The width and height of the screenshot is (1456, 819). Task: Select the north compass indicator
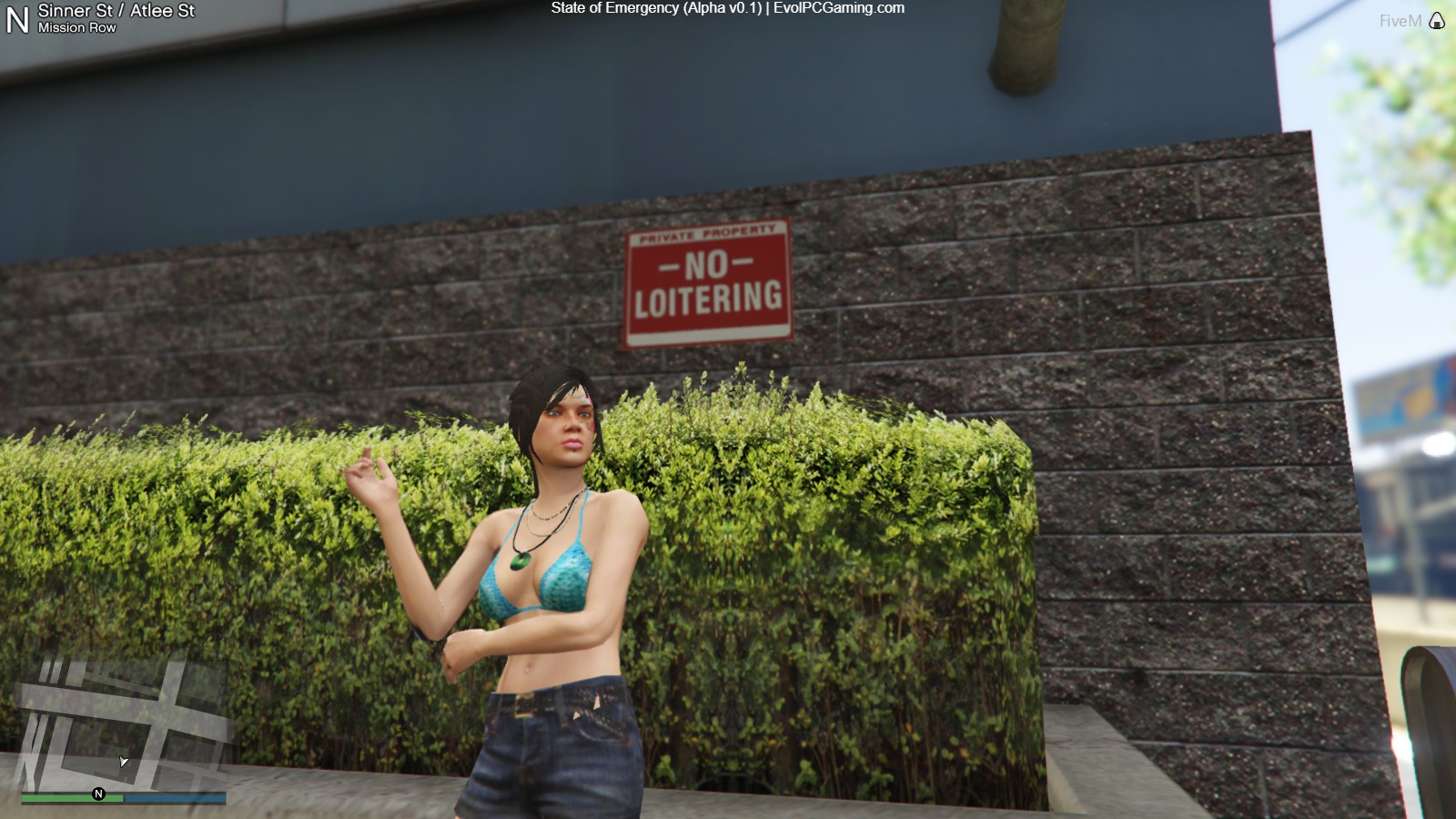[17, 20]
